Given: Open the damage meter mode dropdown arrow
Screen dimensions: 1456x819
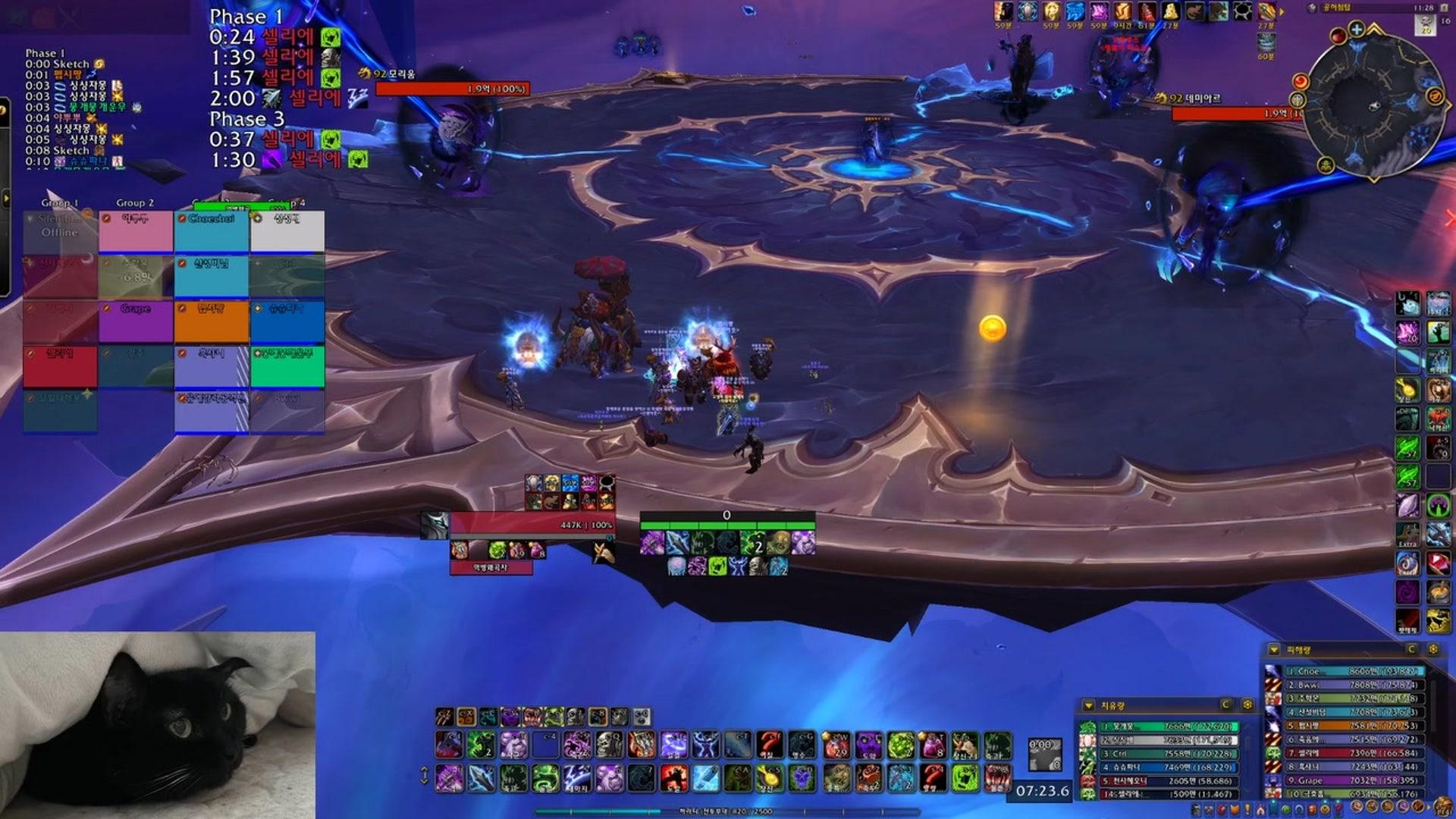Looking at the screenshot, I should (x=1274, y=650).
